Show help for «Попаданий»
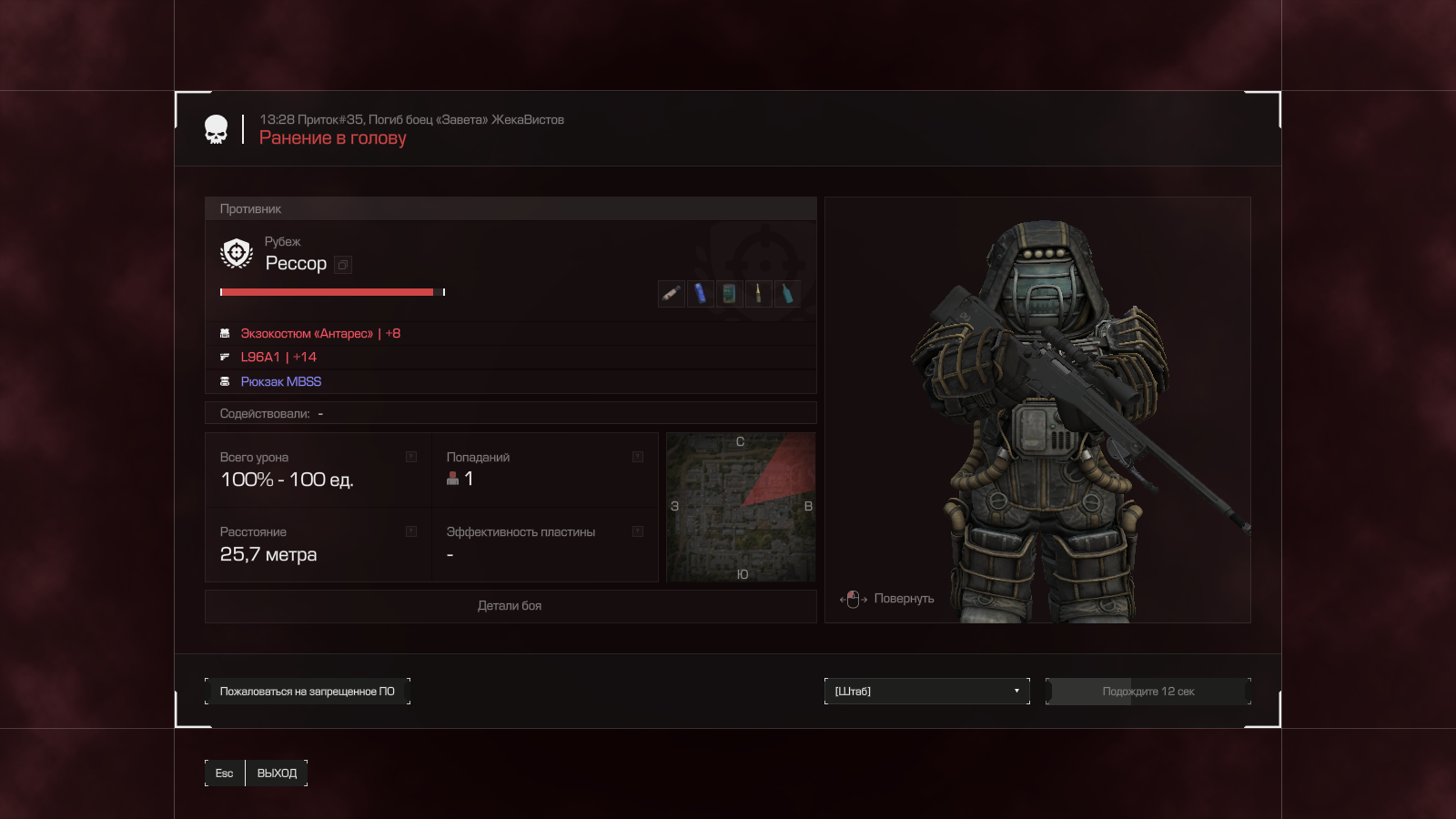 (x=638, y=457)
